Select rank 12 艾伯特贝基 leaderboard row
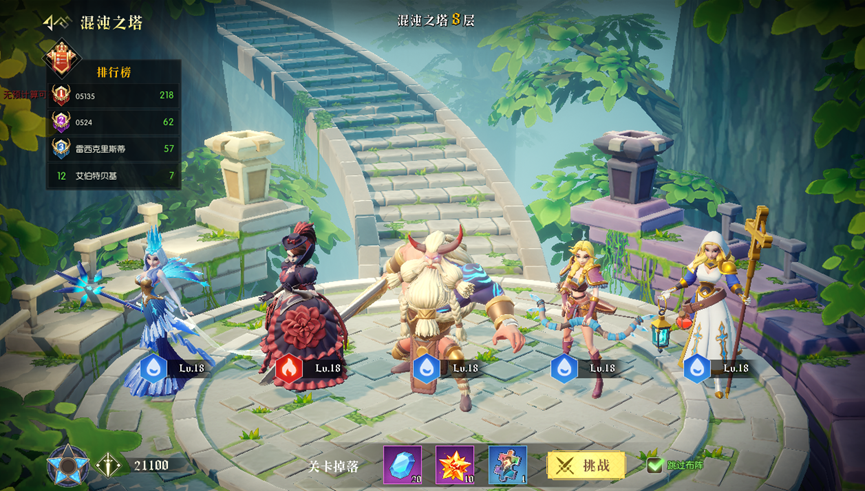 click(114, 176)
